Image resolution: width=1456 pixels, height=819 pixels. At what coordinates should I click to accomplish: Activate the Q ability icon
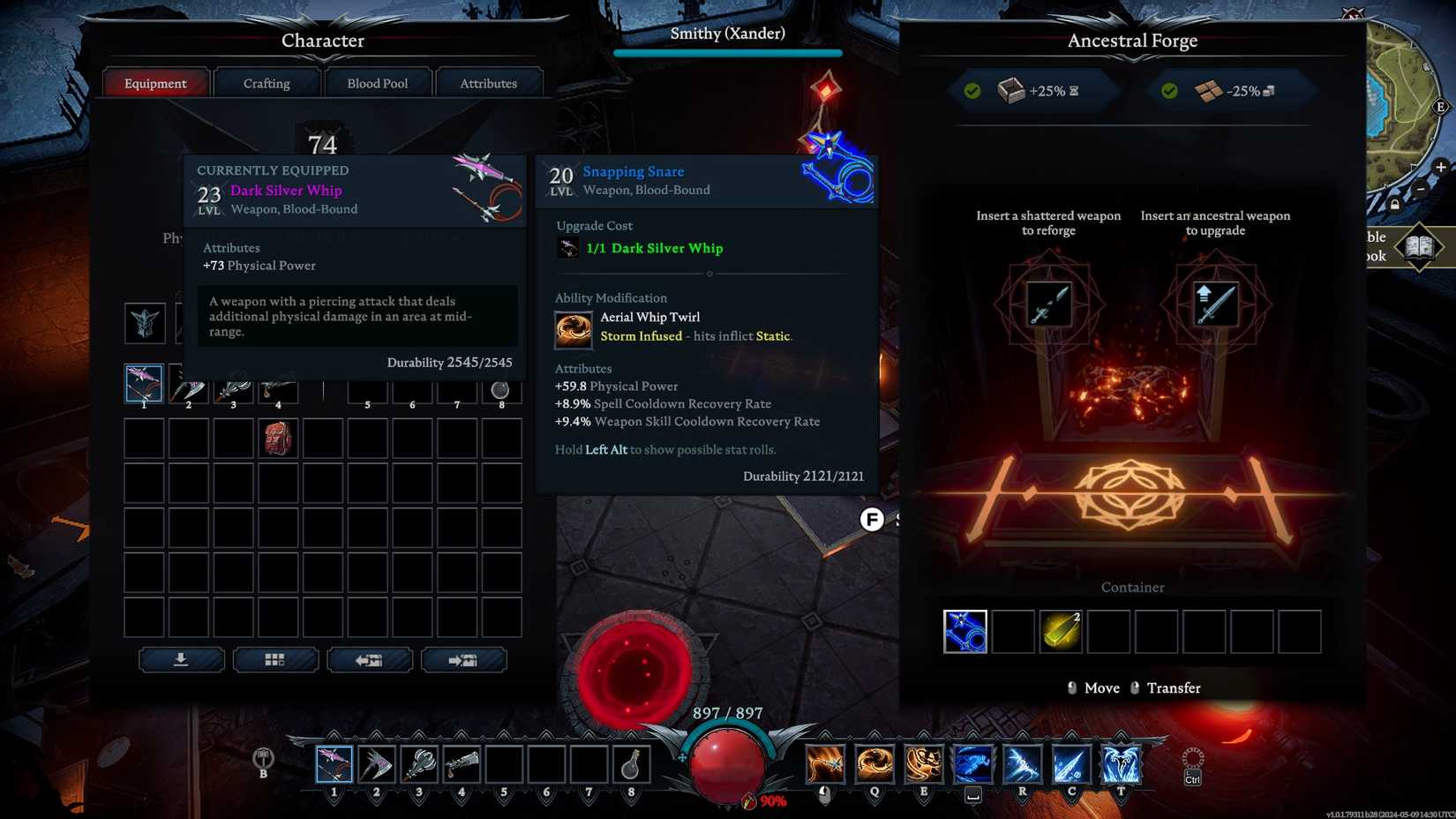pyautogui.click(x=874, y=763)
